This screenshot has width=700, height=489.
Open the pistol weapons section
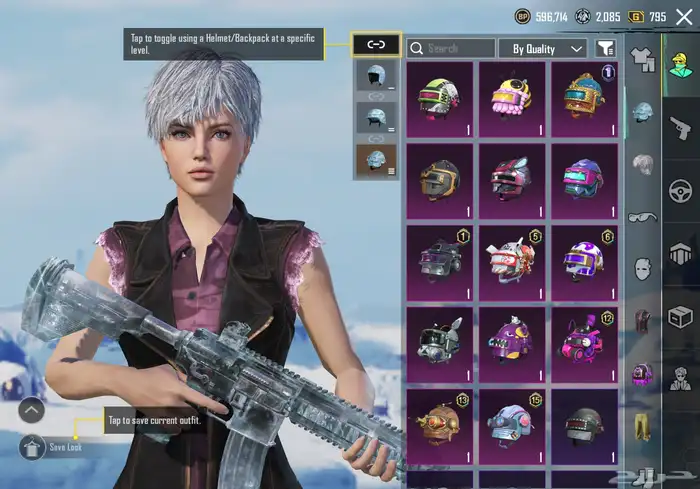point(681,127)
